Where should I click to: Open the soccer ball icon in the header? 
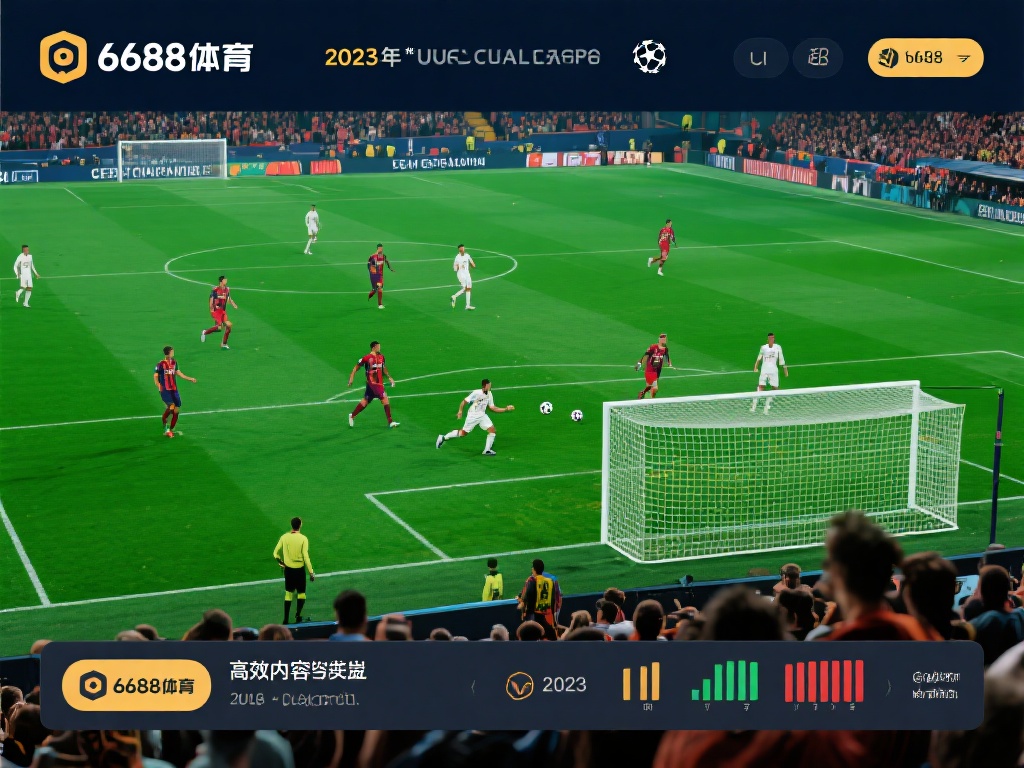(x=649, y=57)
